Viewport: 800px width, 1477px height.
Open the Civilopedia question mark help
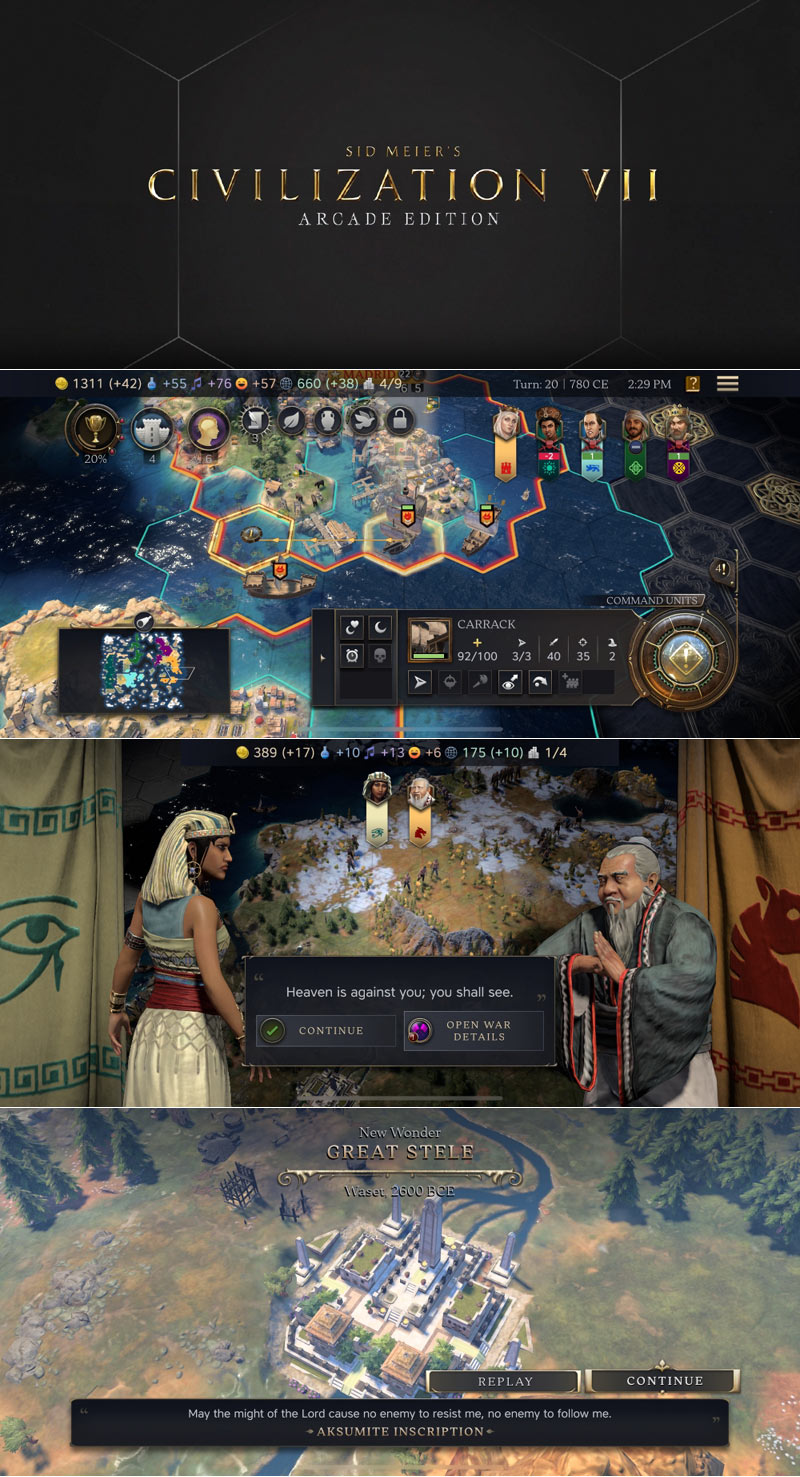pyautogui.click(x=692, y=384)
